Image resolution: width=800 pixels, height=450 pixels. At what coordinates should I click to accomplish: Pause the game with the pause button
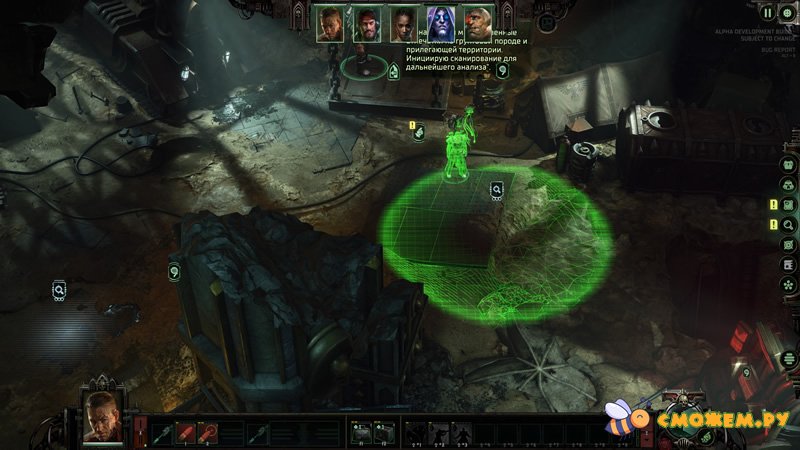coord(768,13)
